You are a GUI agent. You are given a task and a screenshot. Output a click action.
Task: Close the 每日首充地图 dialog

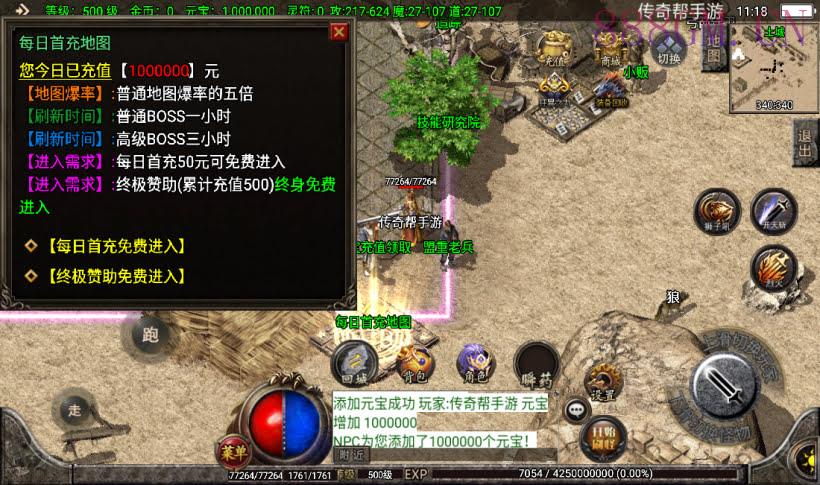339,32
